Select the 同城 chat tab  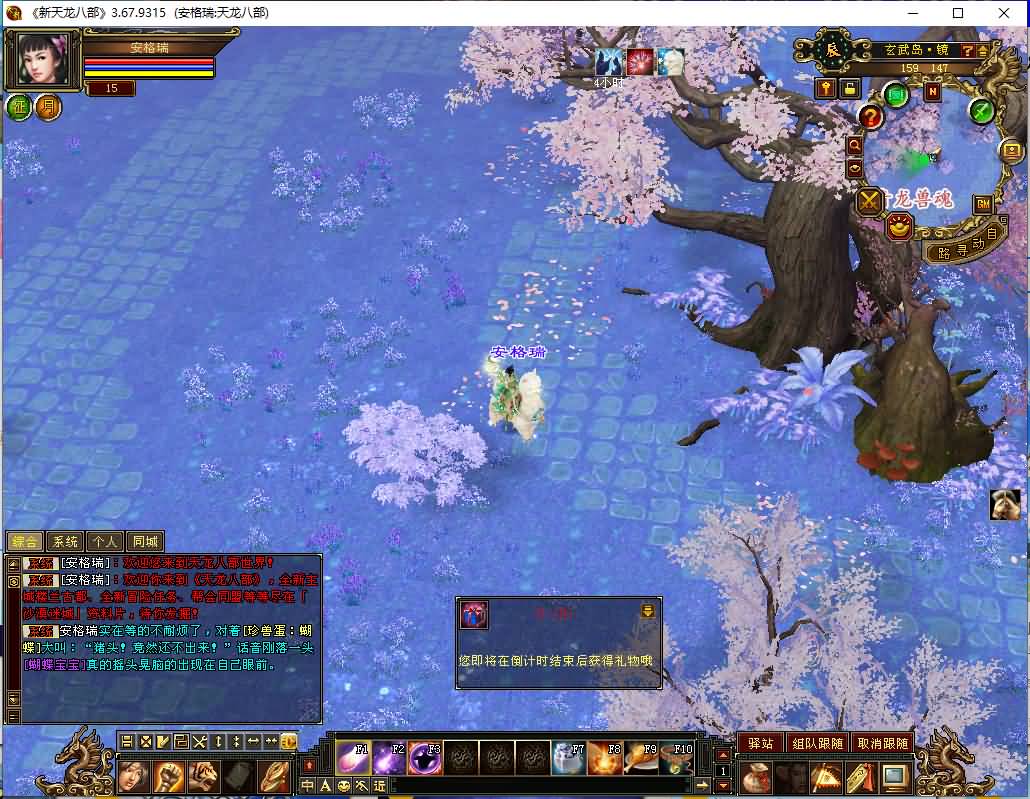point(144,542)
